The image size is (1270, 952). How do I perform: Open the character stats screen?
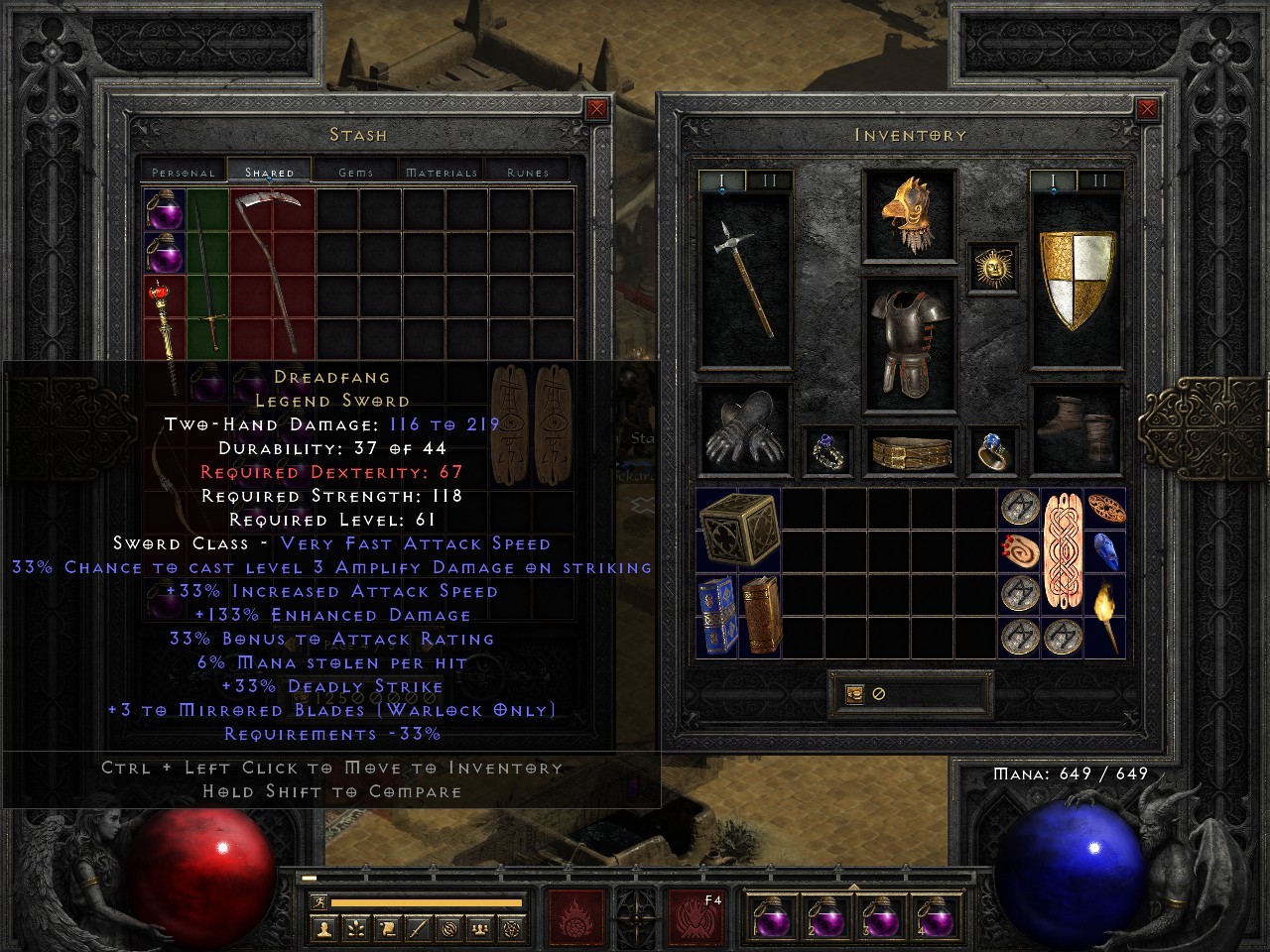pos(325,929)
